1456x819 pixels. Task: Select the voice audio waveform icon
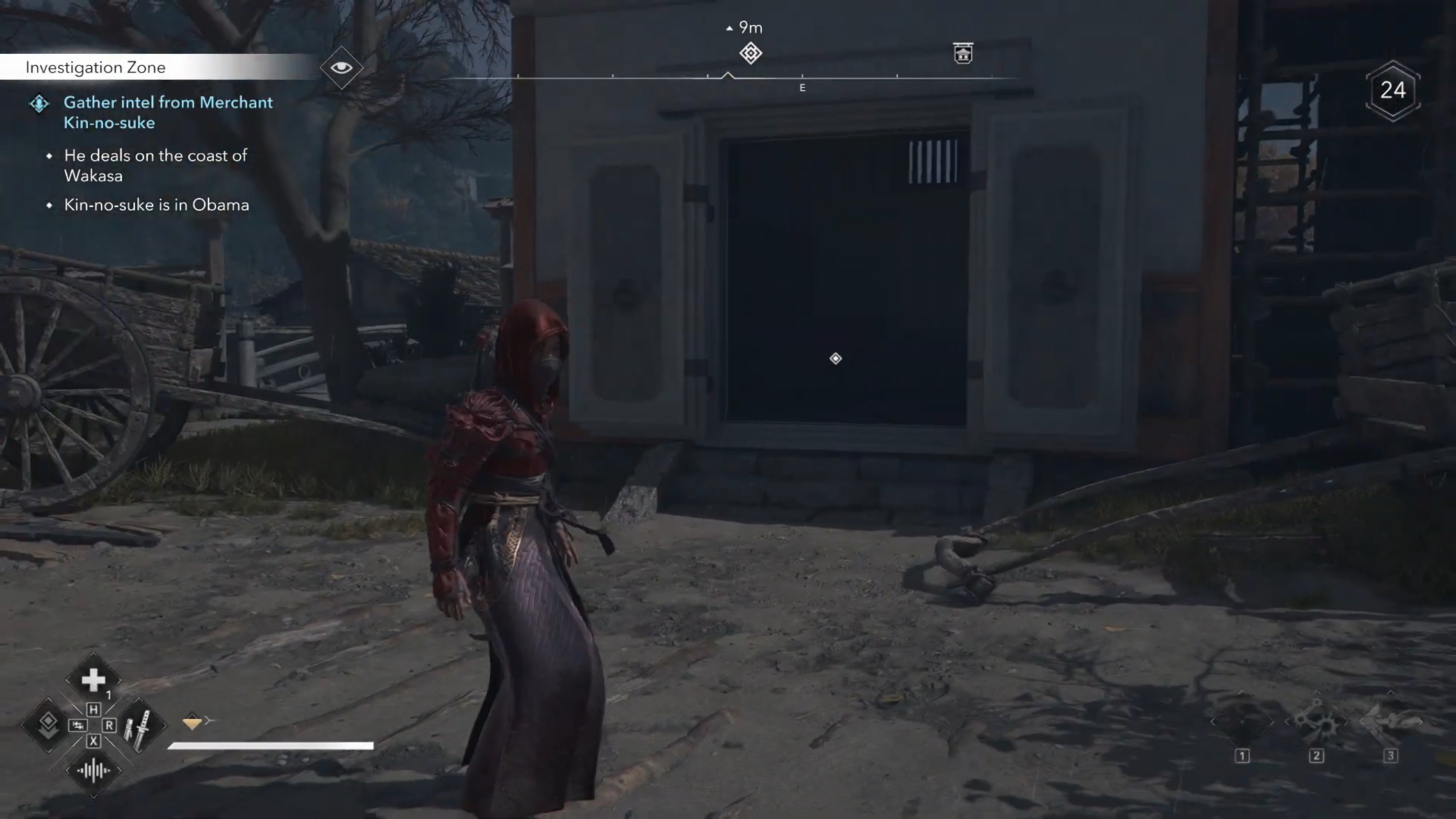click(93, 771)
